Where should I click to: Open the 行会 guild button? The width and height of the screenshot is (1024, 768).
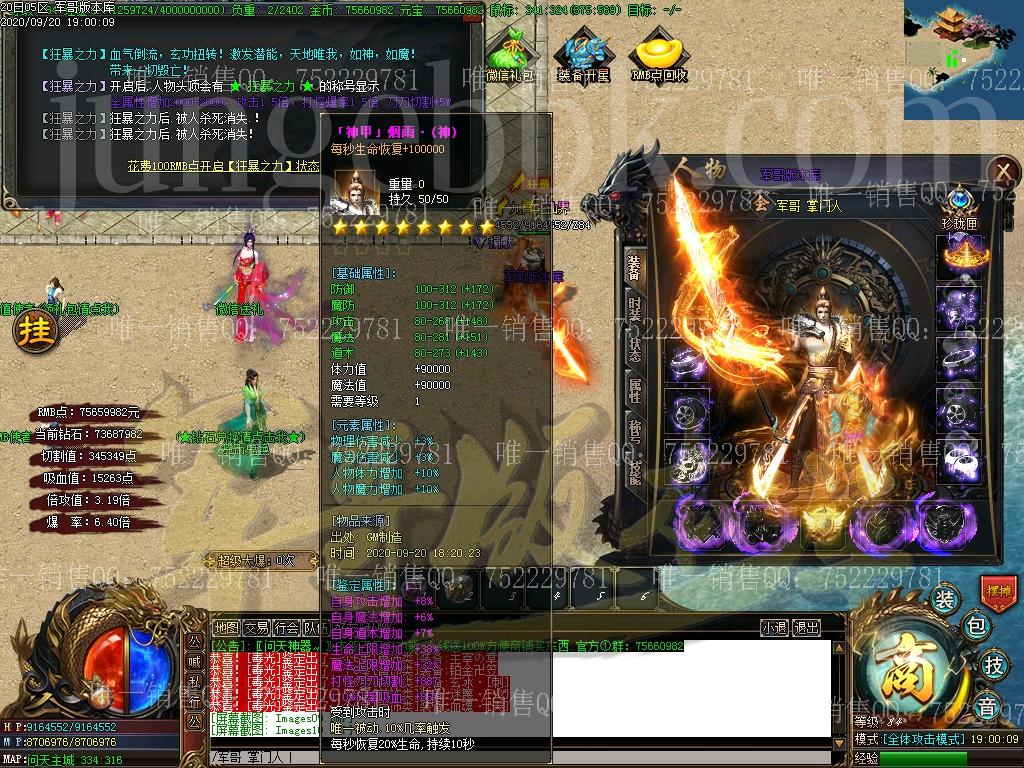click(x=287, y=628)
